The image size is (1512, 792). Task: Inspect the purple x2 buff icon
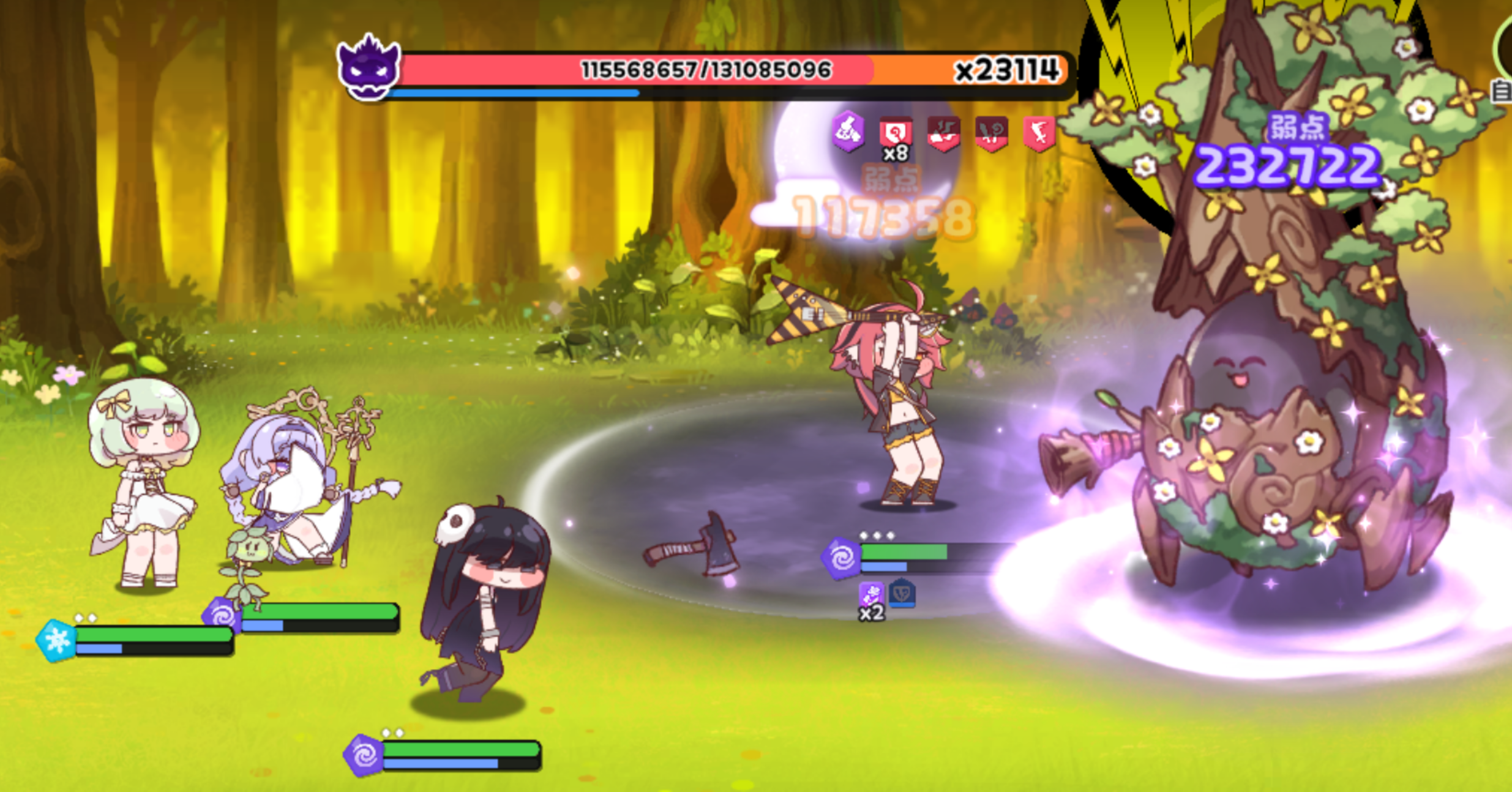[871, 595]
